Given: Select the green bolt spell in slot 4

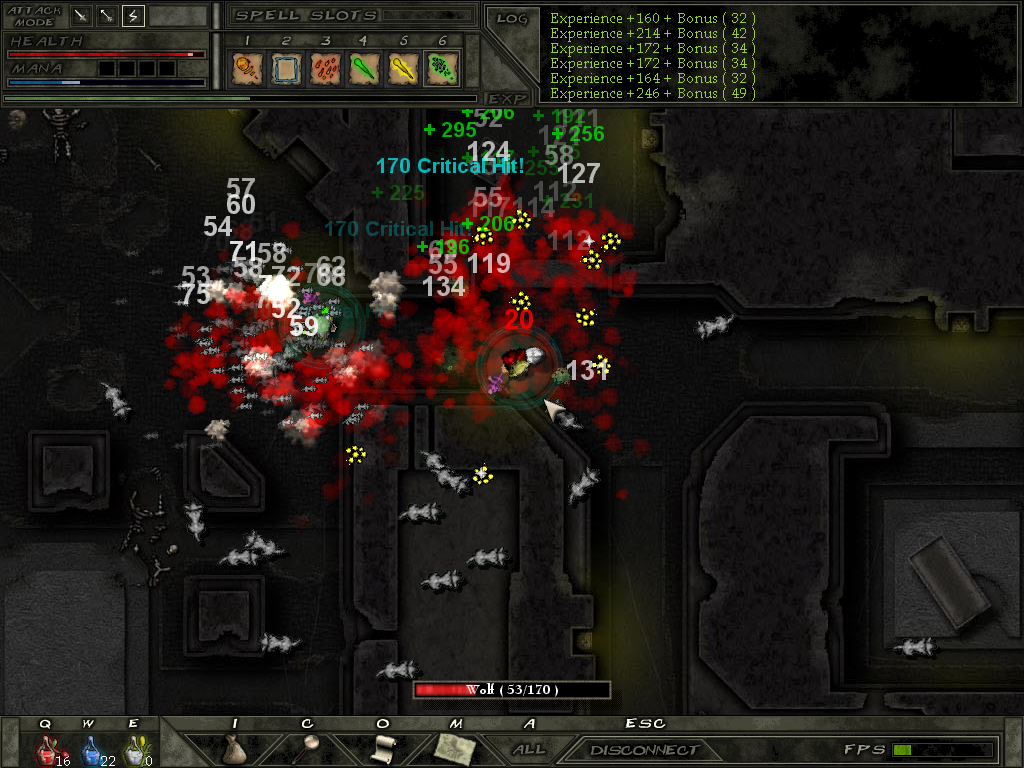Looking at the screenshot, I should coord(363,68).
